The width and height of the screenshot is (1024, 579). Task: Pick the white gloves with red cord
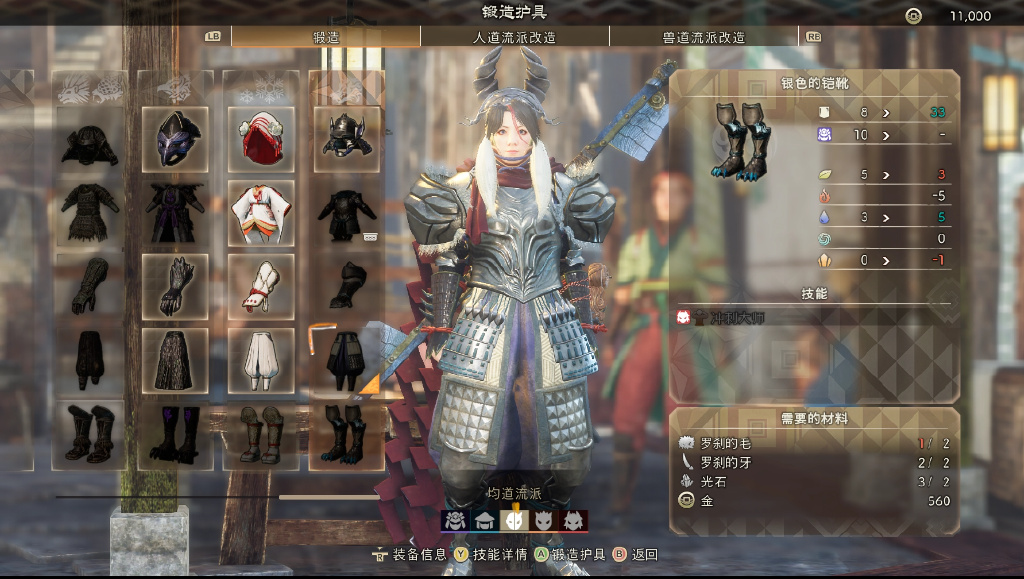[x=261, y=285]
